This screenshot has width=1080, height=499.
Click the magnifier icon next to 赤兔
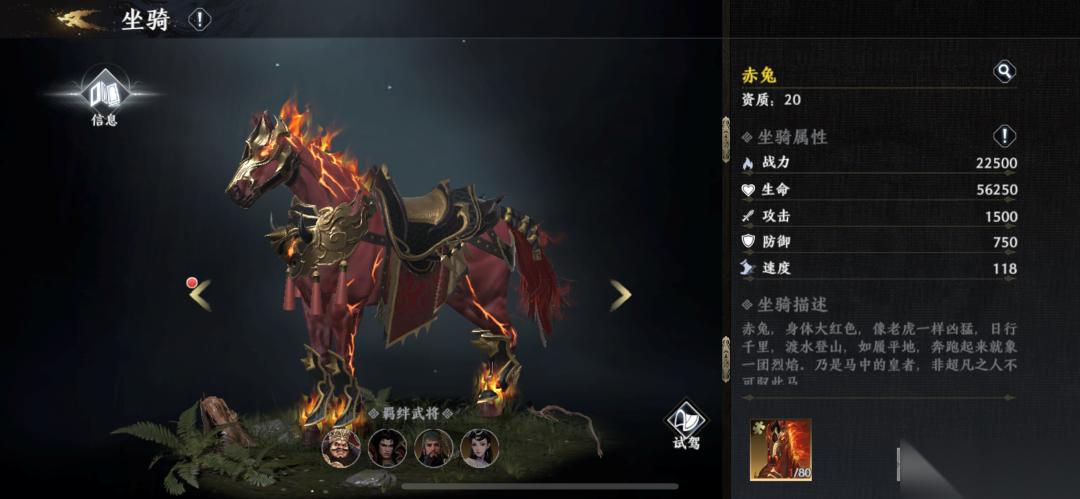point(1004,71)
